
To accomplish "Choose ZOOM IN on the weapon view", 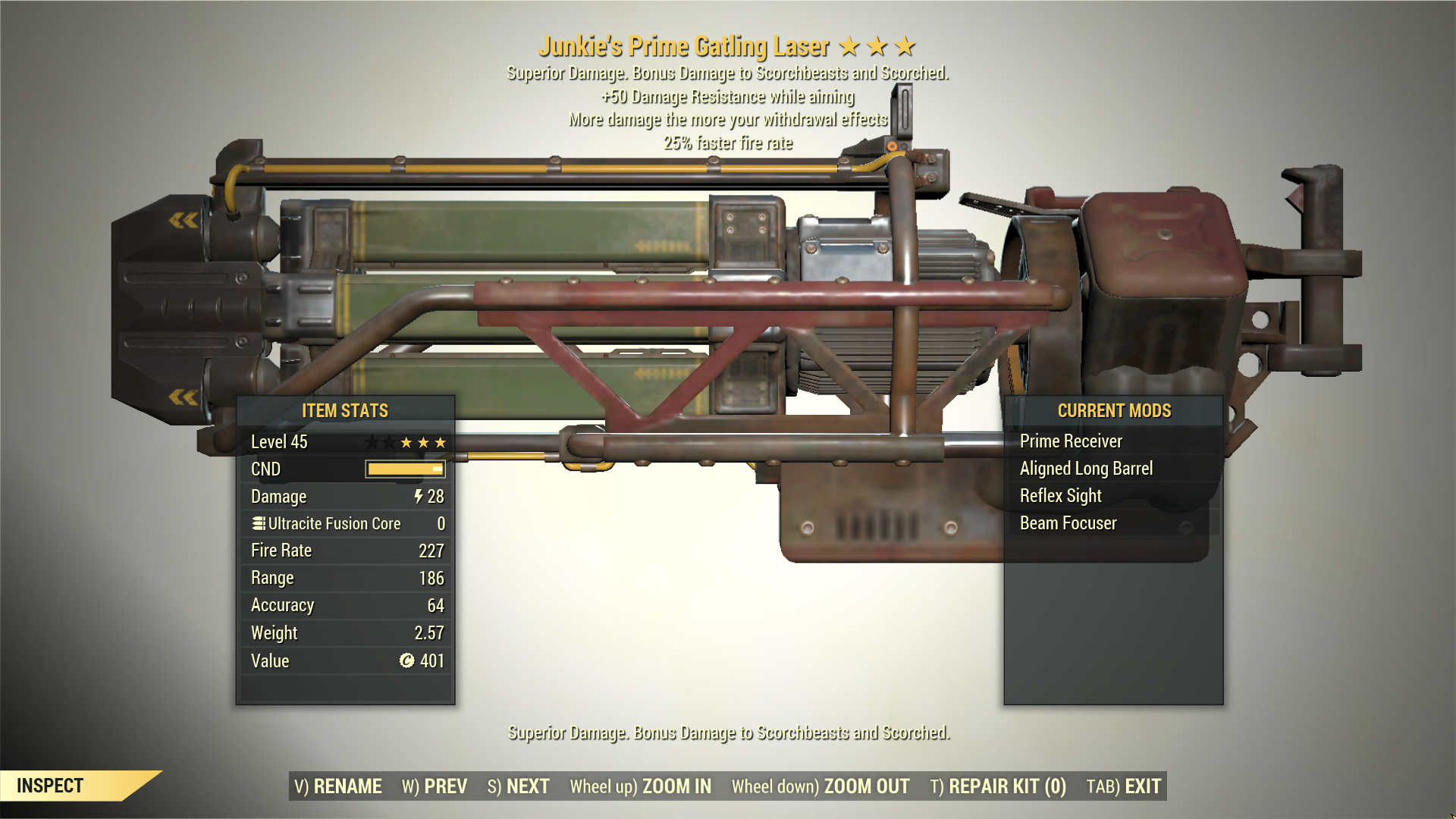I will coord(641,786).
